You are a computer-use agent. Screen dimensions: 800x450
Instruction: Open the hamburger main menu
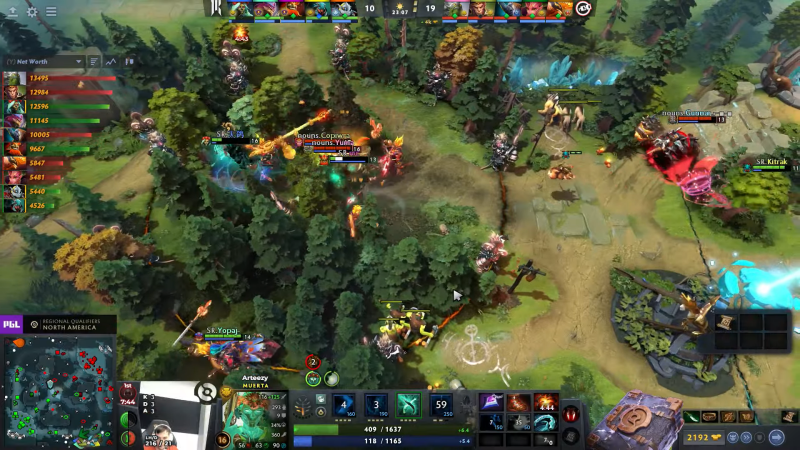51,12
